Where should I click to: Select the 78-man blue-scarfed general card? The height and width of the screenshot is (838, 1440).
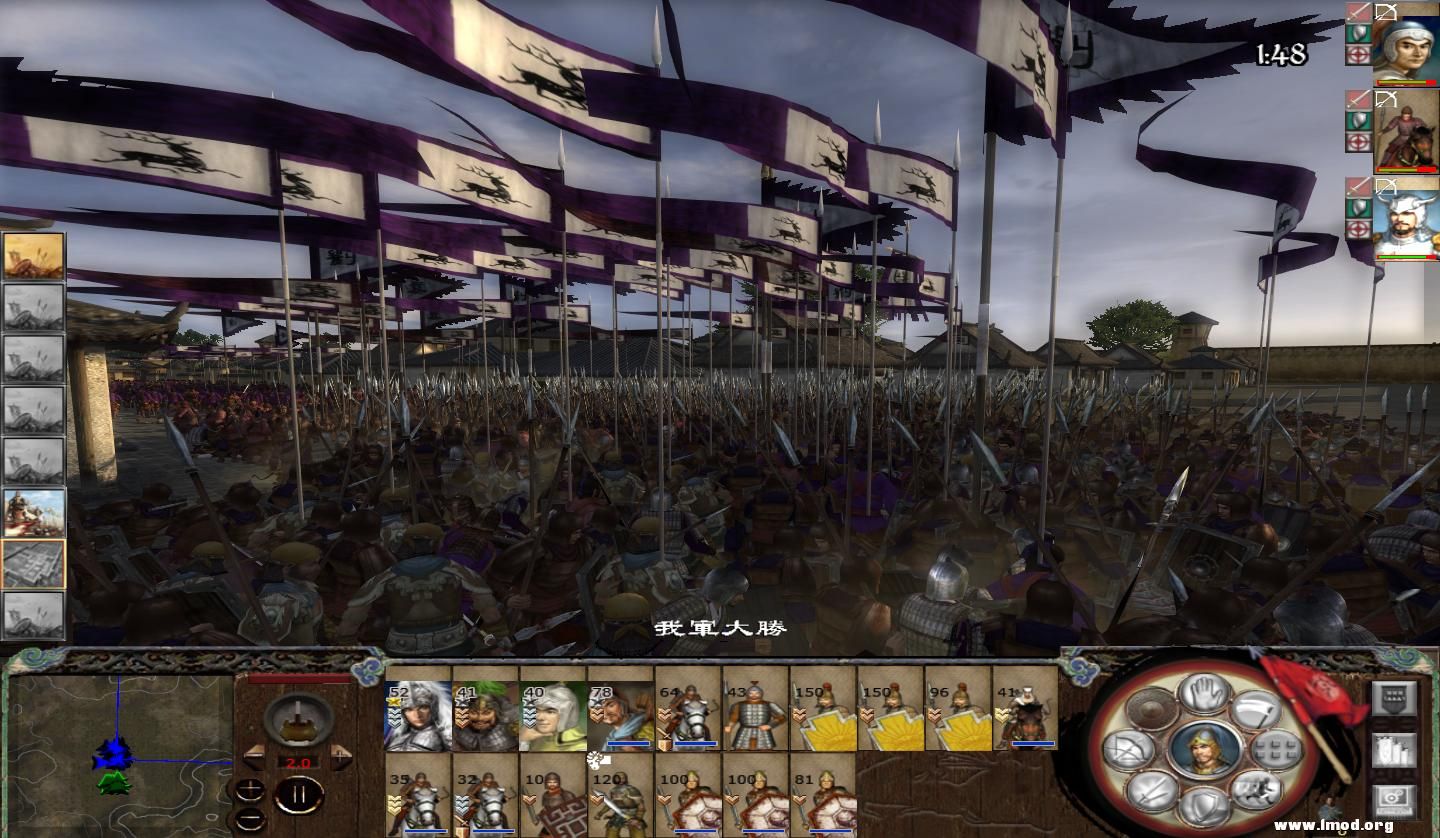621,716
